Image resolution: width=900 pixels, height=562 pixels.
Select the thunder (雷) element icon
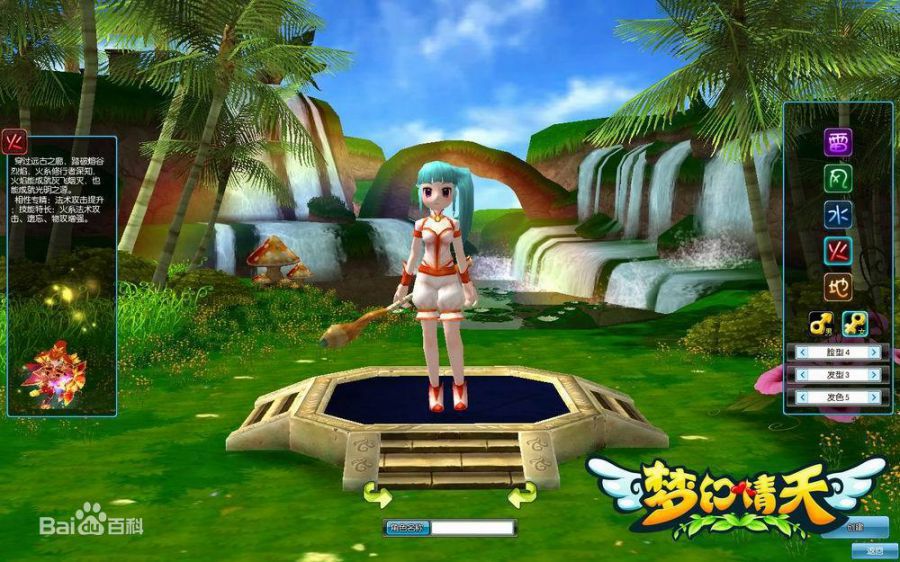[x=838, y=143]
